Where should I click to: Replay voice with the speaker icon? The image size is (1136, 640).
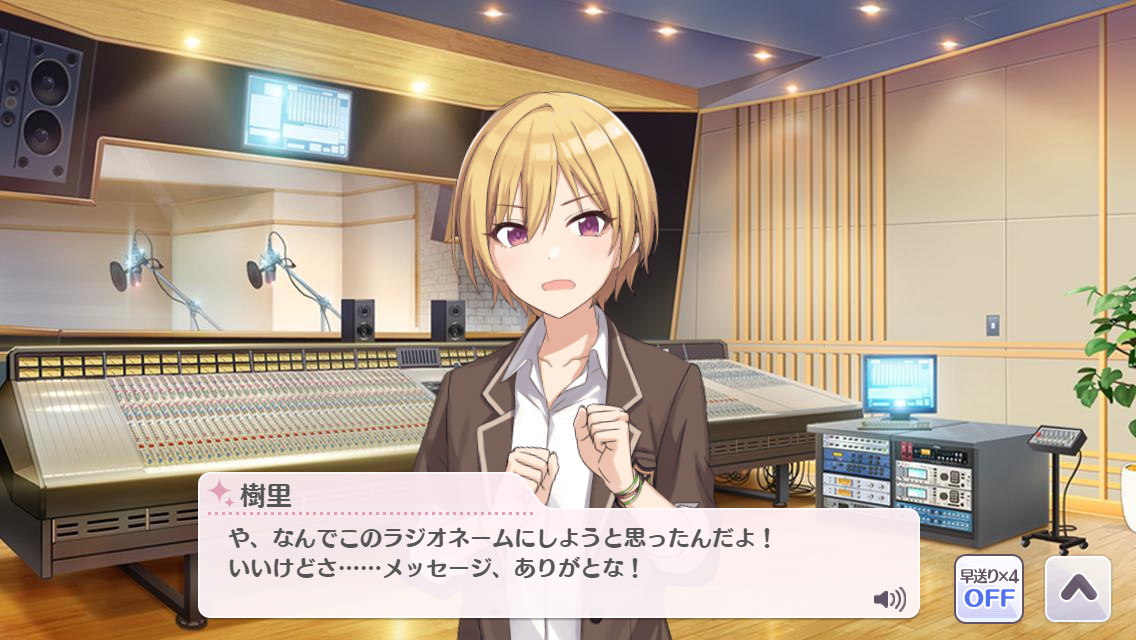click(x=888, y=600)
